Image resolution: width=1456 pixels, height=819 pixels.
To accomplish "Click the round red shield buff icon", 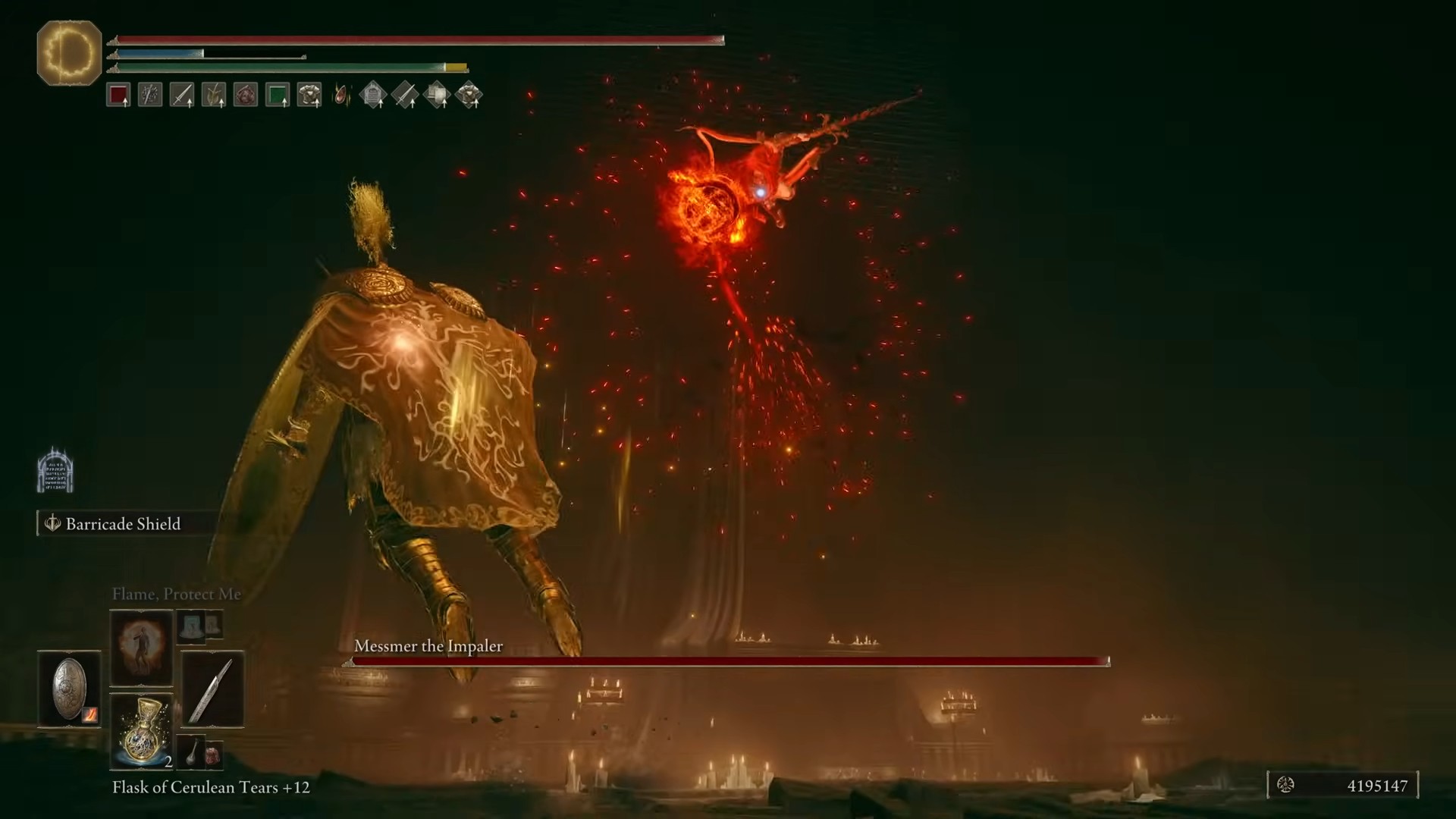I will pos(246,95).
